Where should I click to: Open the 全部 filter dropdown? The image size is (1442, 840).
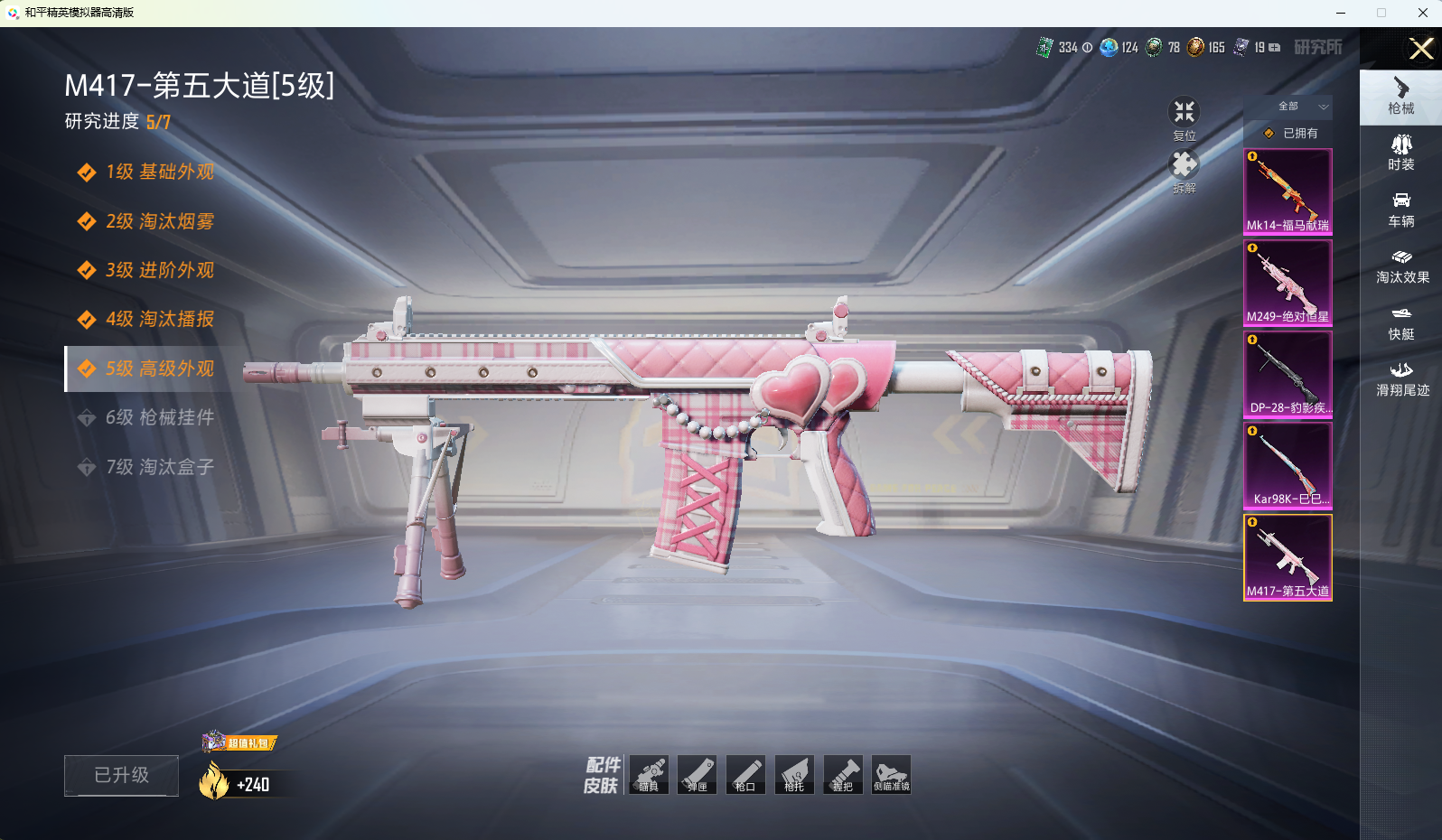(1300, 107)
